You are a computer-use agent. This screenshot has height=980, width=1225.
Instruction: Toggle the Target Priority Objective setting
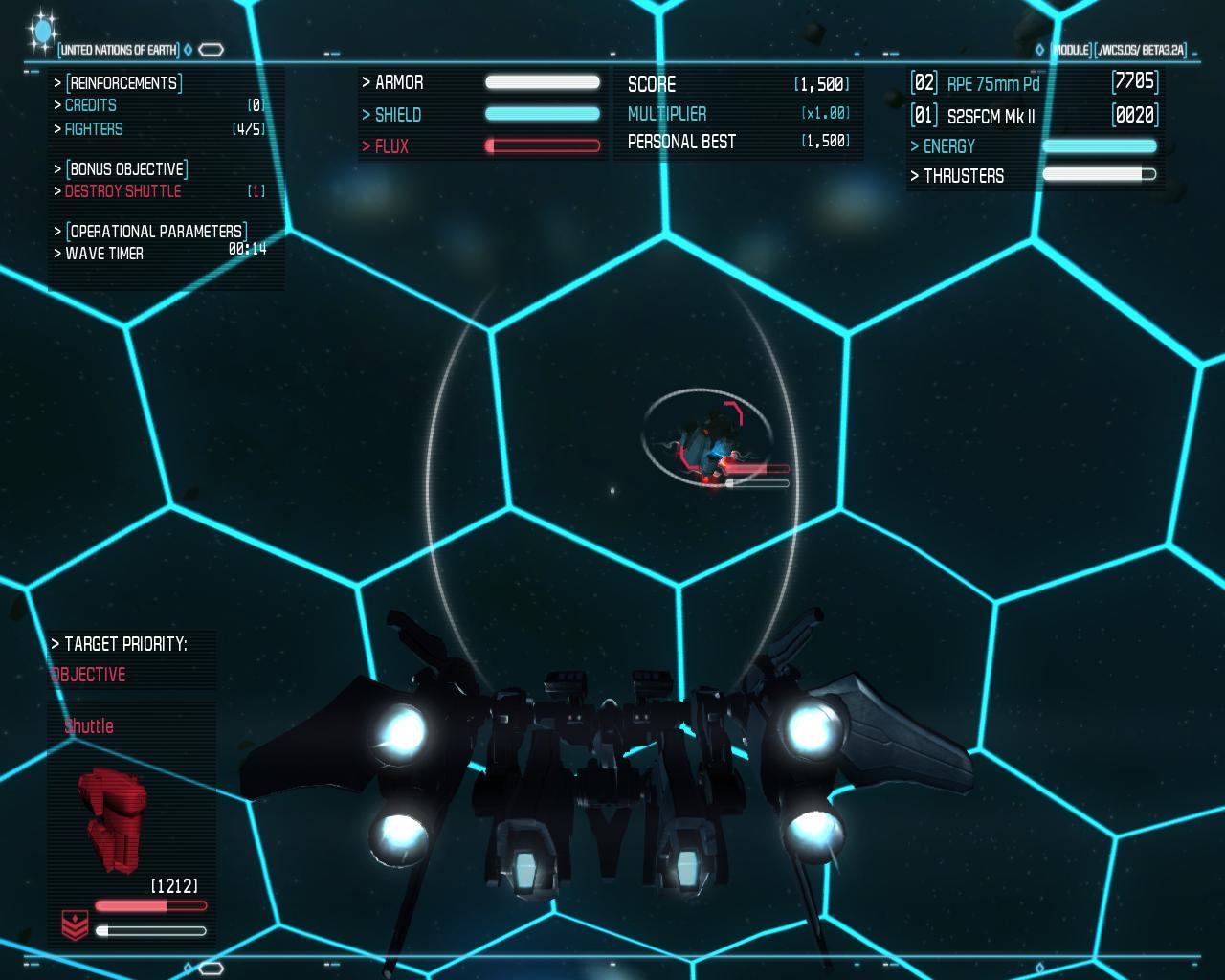pyautogui.click(x=89, y=675)
